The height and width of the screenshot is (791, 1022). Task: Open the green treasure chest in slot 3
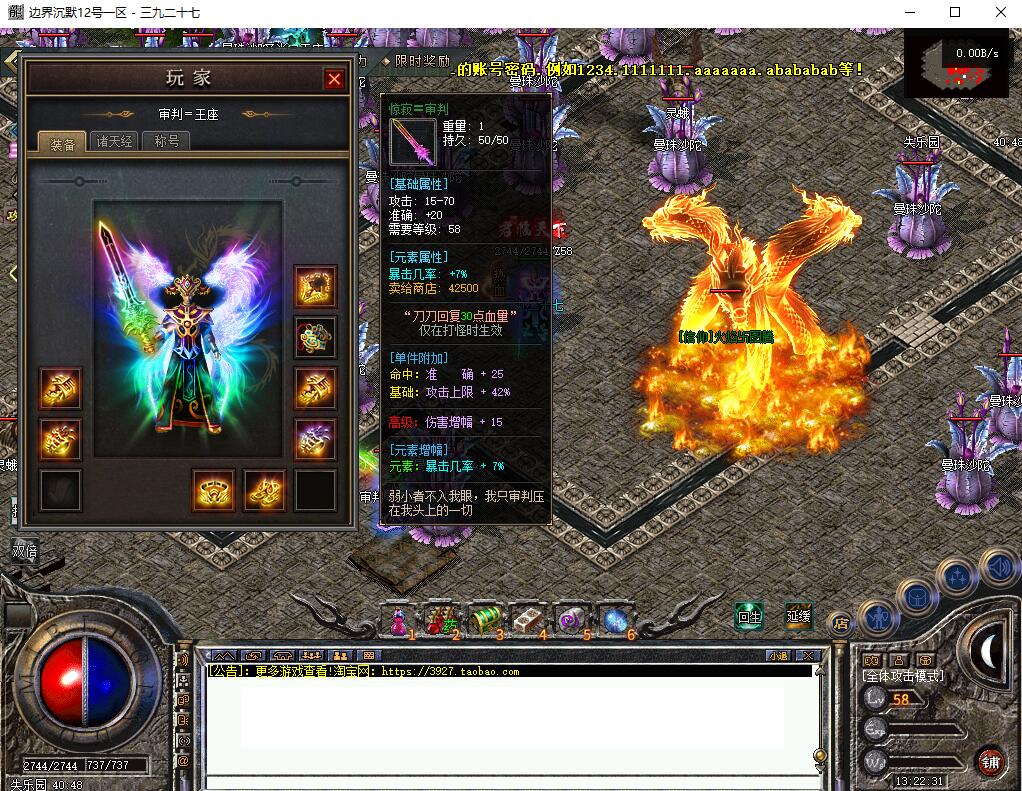click(x=484, y=620)
